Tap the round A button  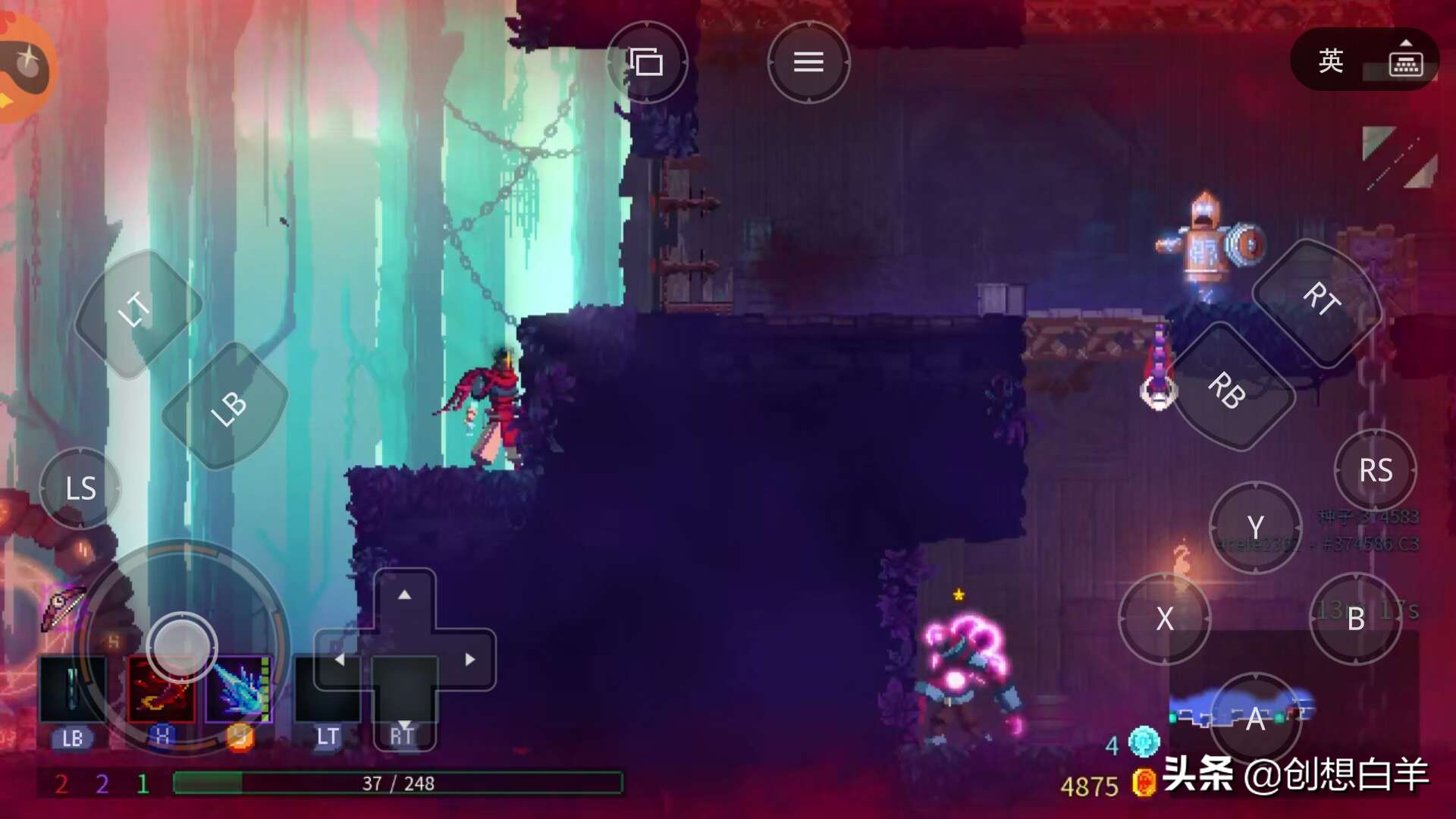point(1255,717)
